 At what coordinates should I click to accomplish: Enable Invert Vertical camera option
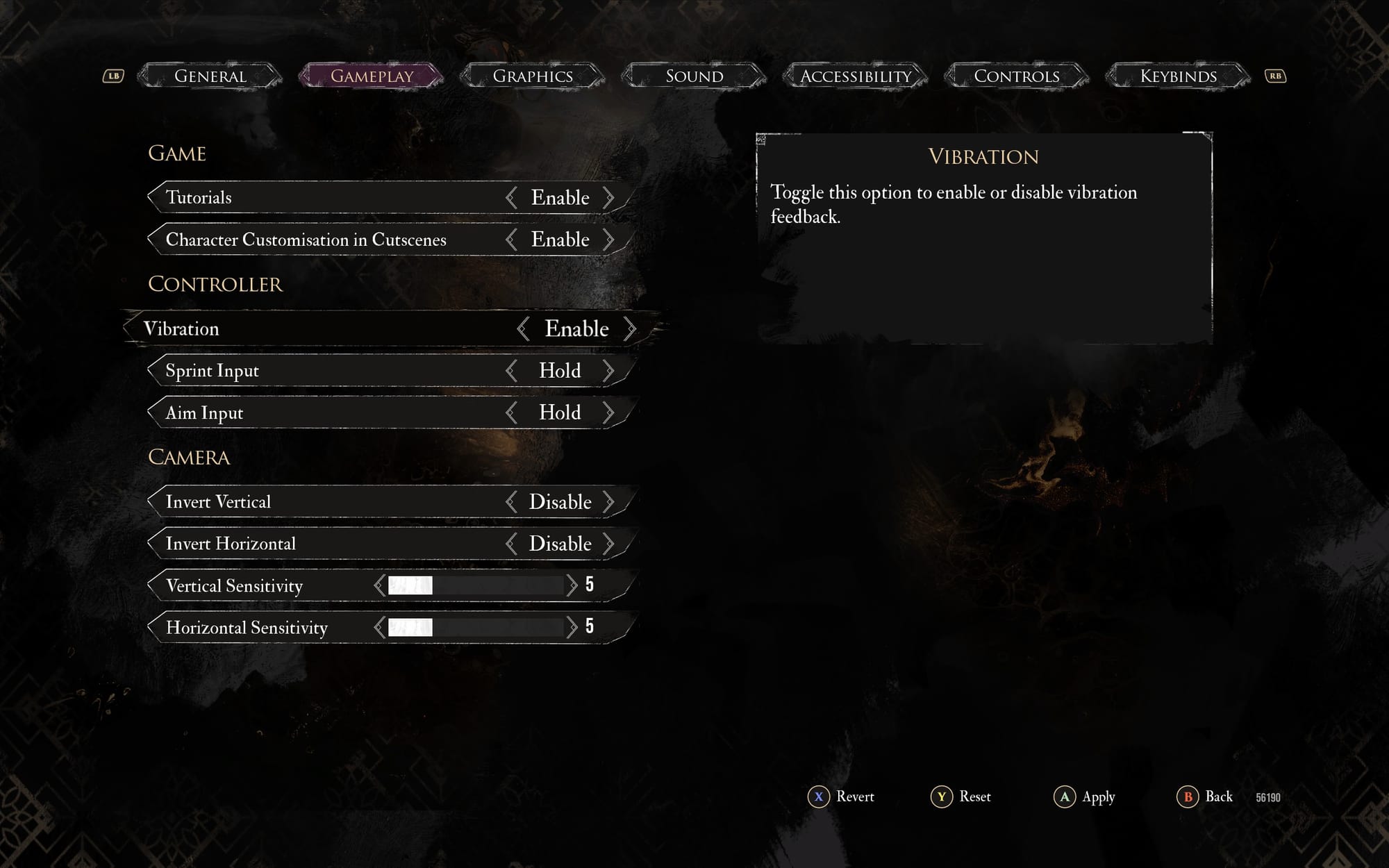(x=611, y=501)
